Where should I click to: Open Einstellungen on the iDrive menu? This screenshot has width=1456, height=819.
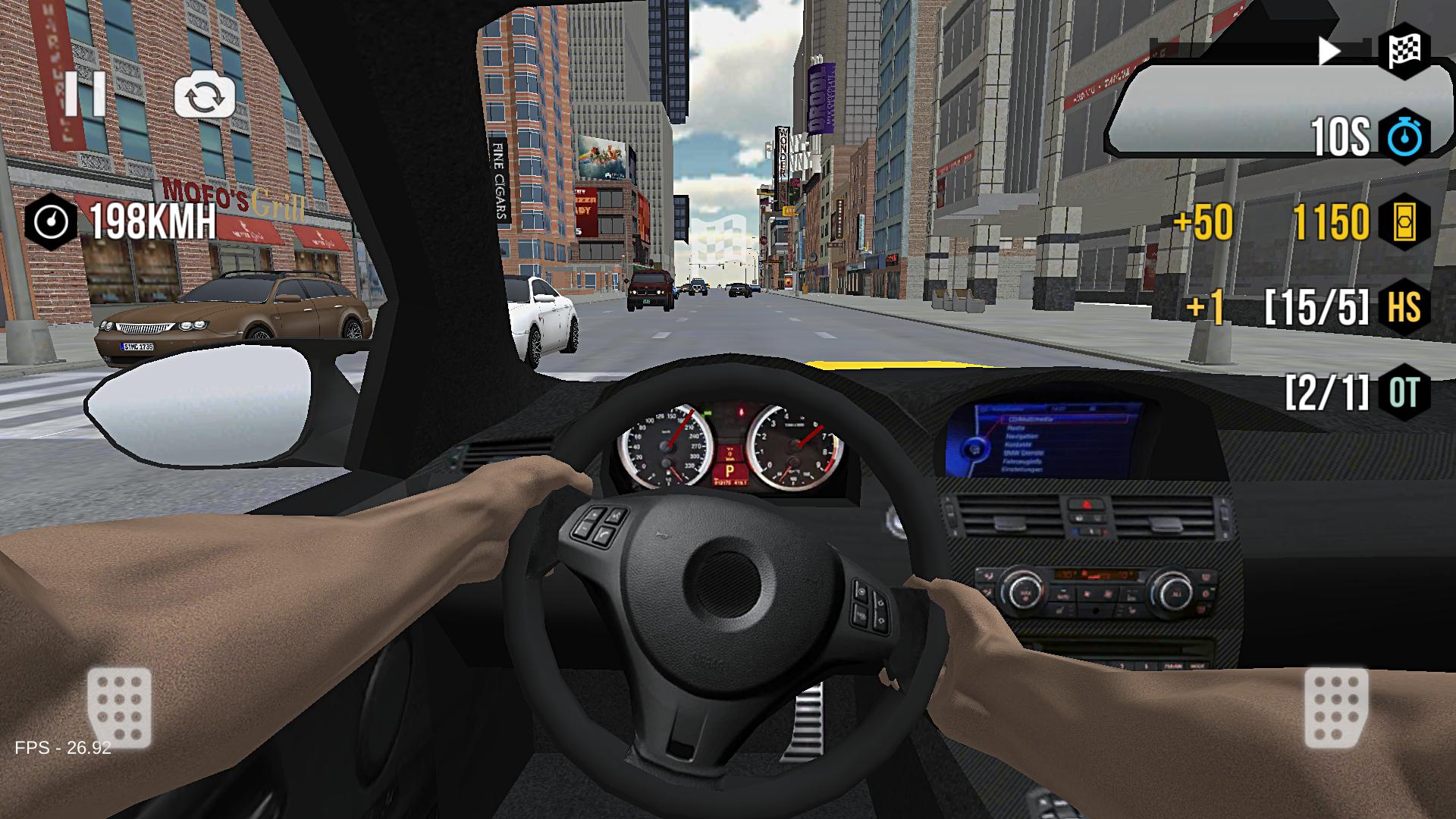coord(1022,469)
